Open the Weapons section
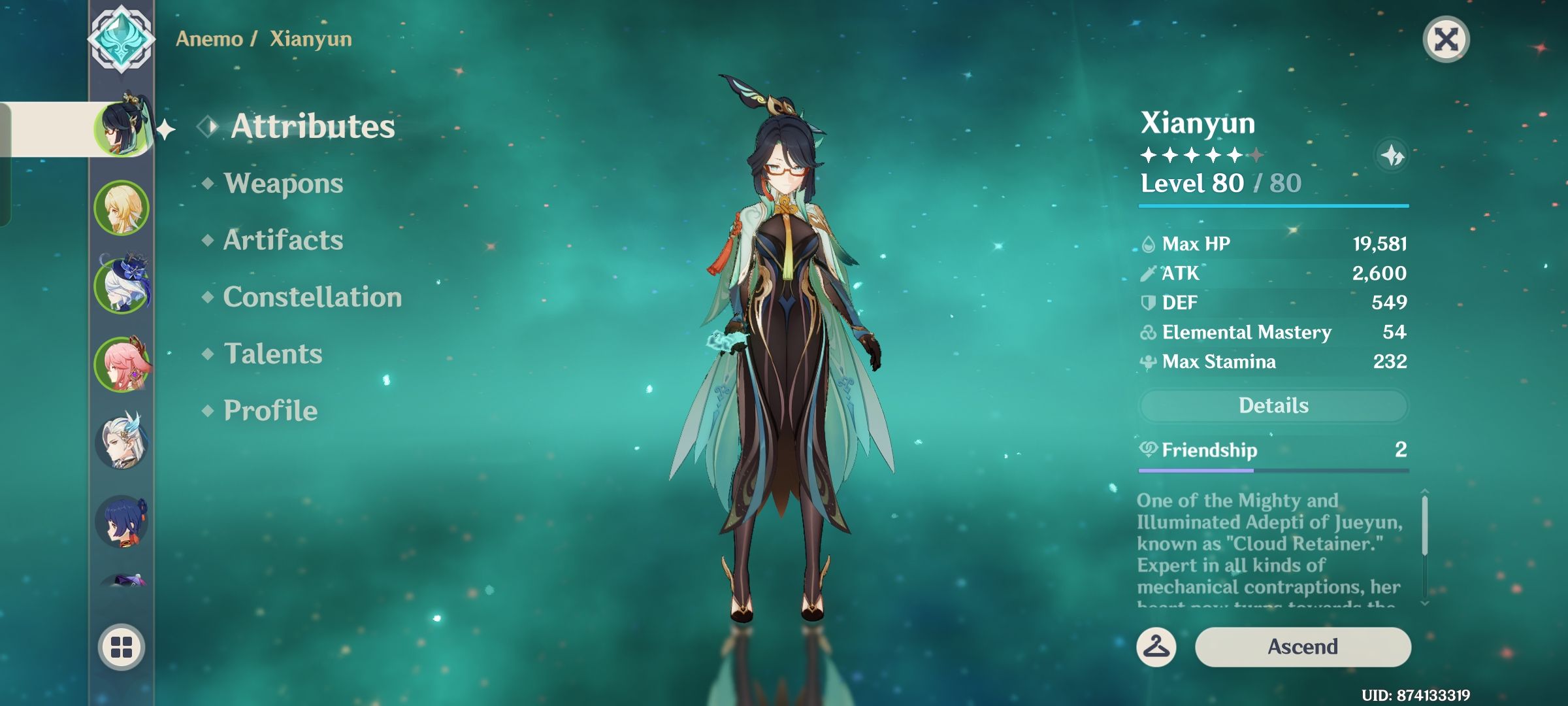The image size is (1568, 706). tap(281, 184)
